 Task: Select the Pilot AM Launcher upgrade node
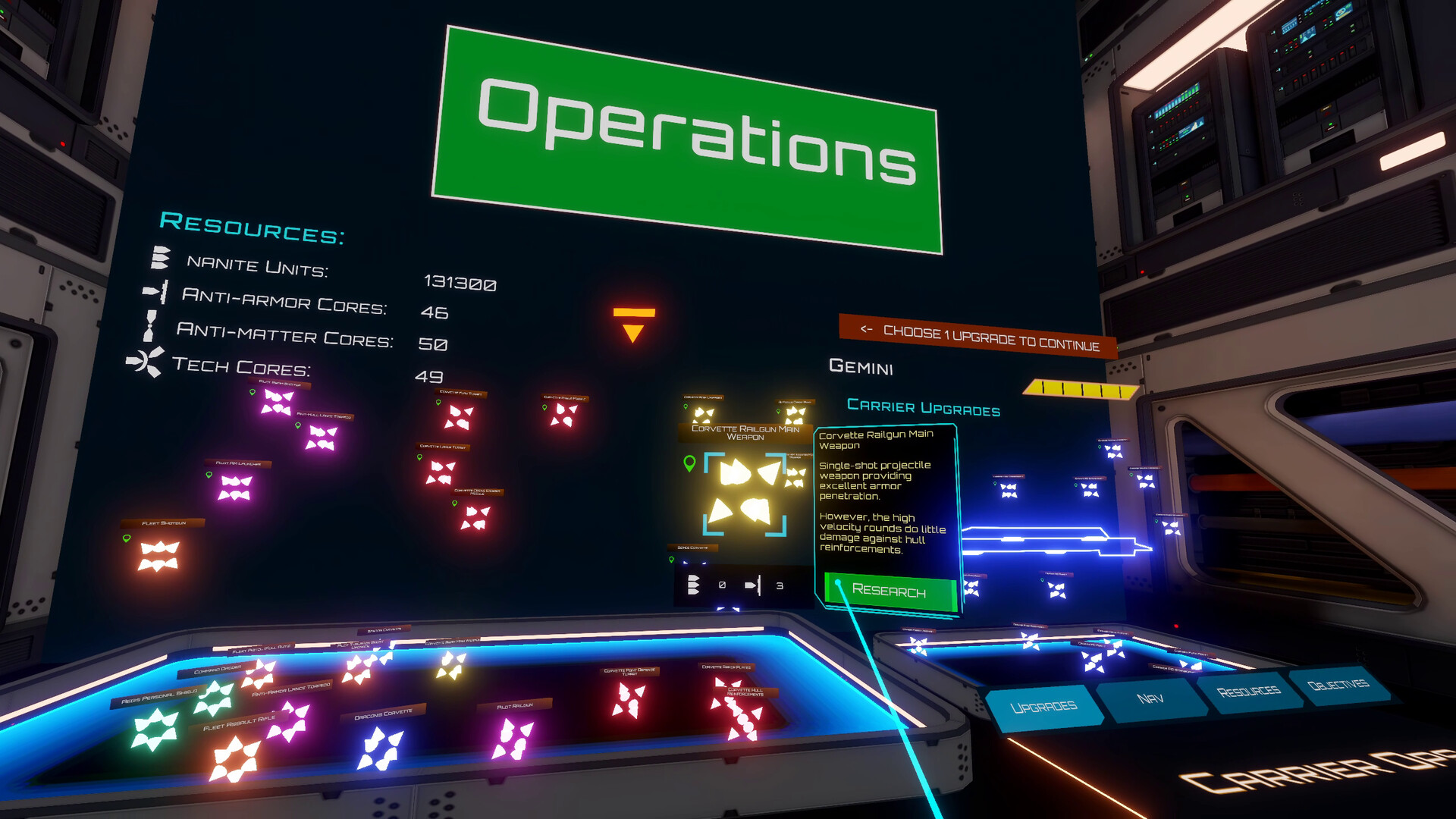235,488
